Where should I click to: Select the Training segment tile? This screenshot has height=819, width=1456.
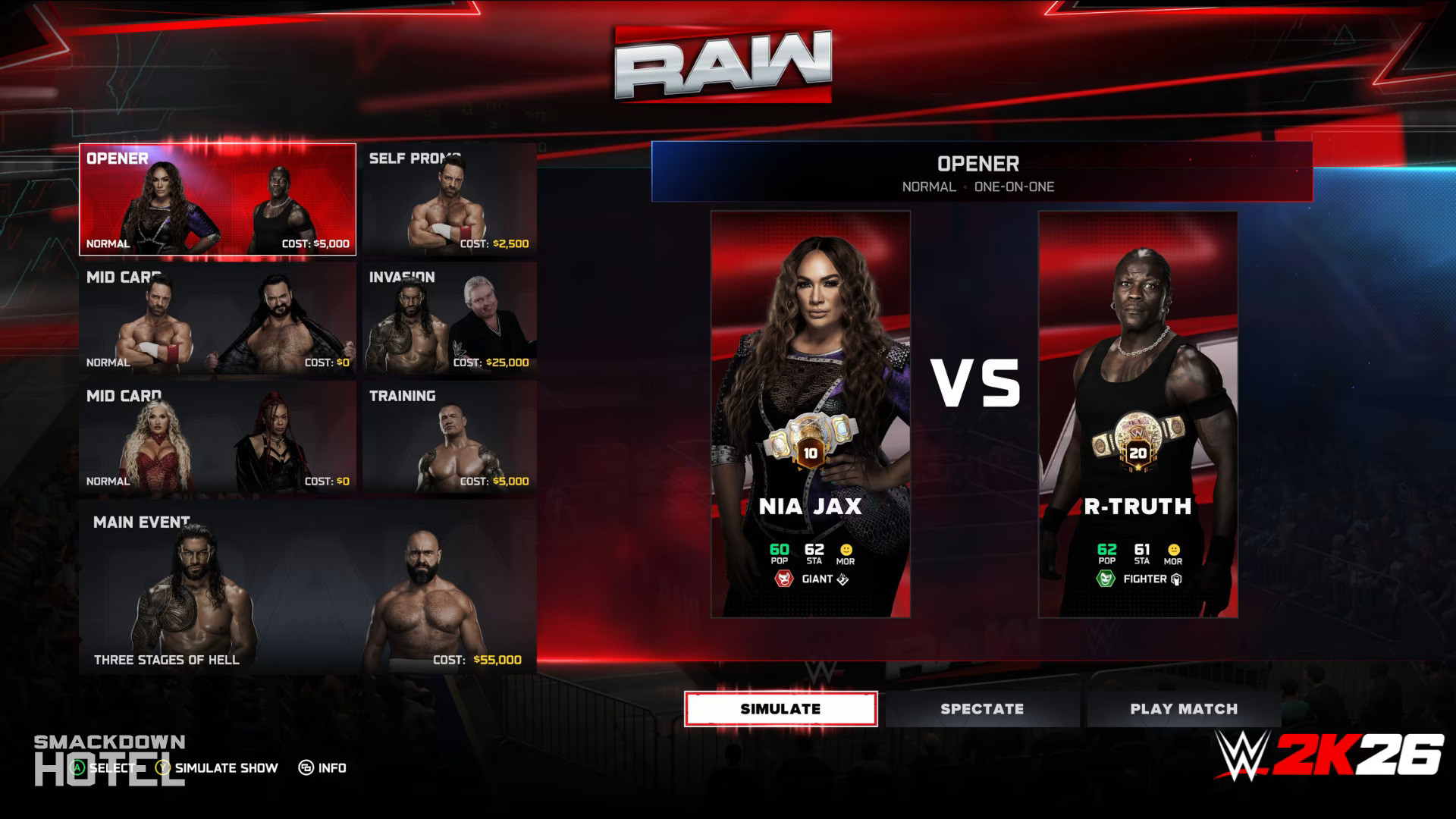[450, 438]
